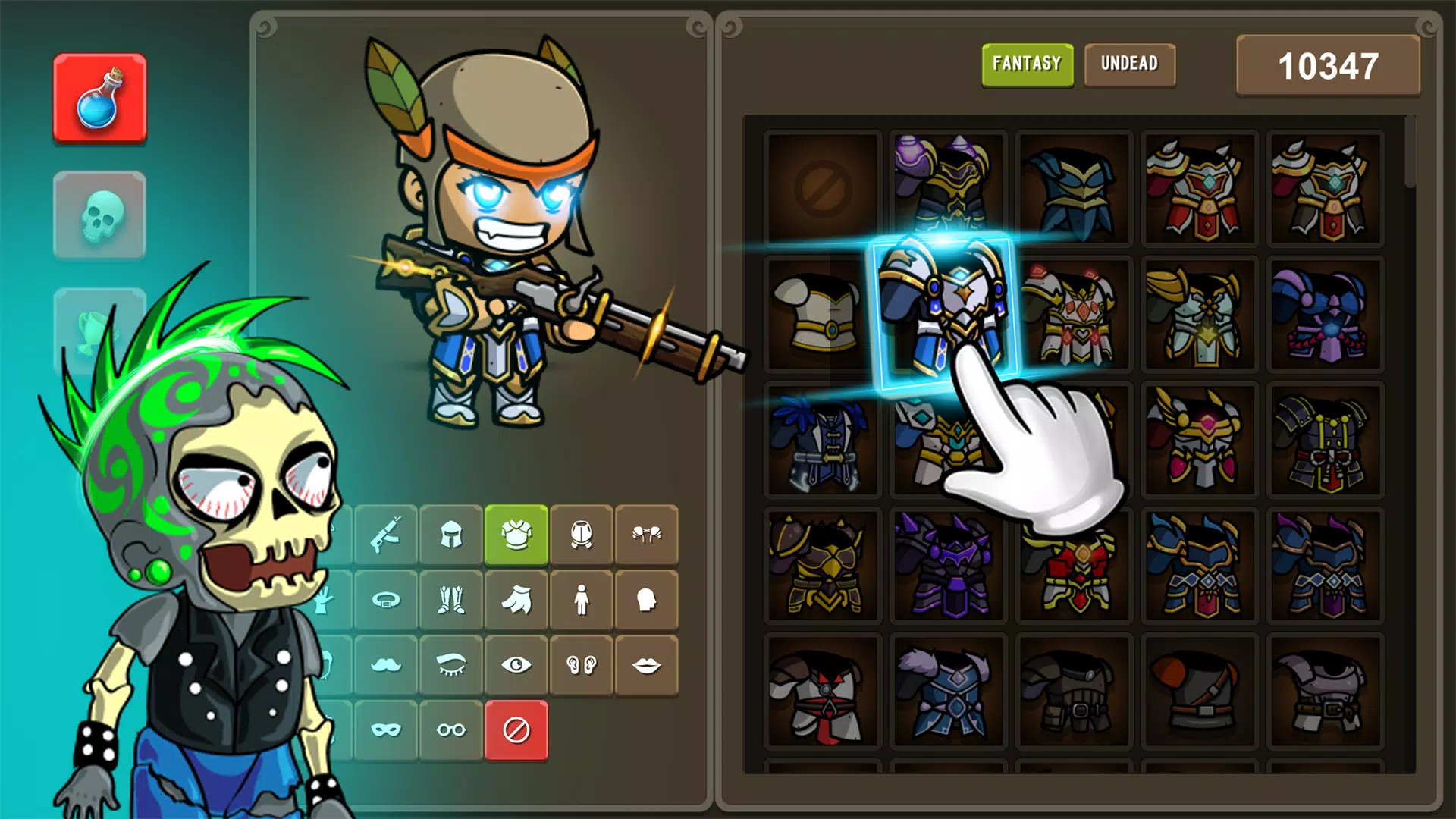Screen dimensions: 1456x819
Task: Choose the boots category
Action: [451, 600]
